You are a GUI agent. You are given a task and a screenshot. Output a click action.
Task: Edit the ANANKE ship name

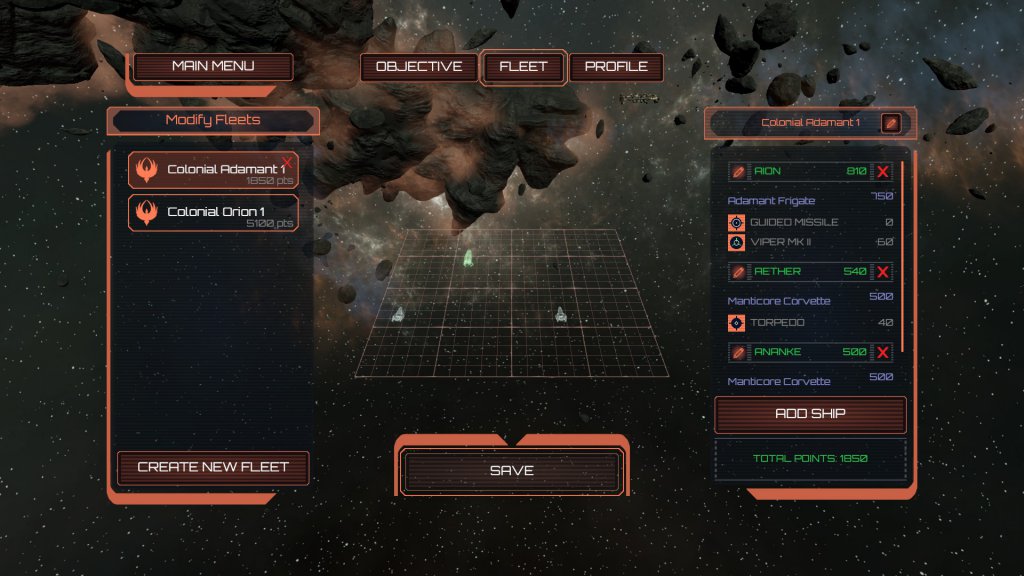738,352
